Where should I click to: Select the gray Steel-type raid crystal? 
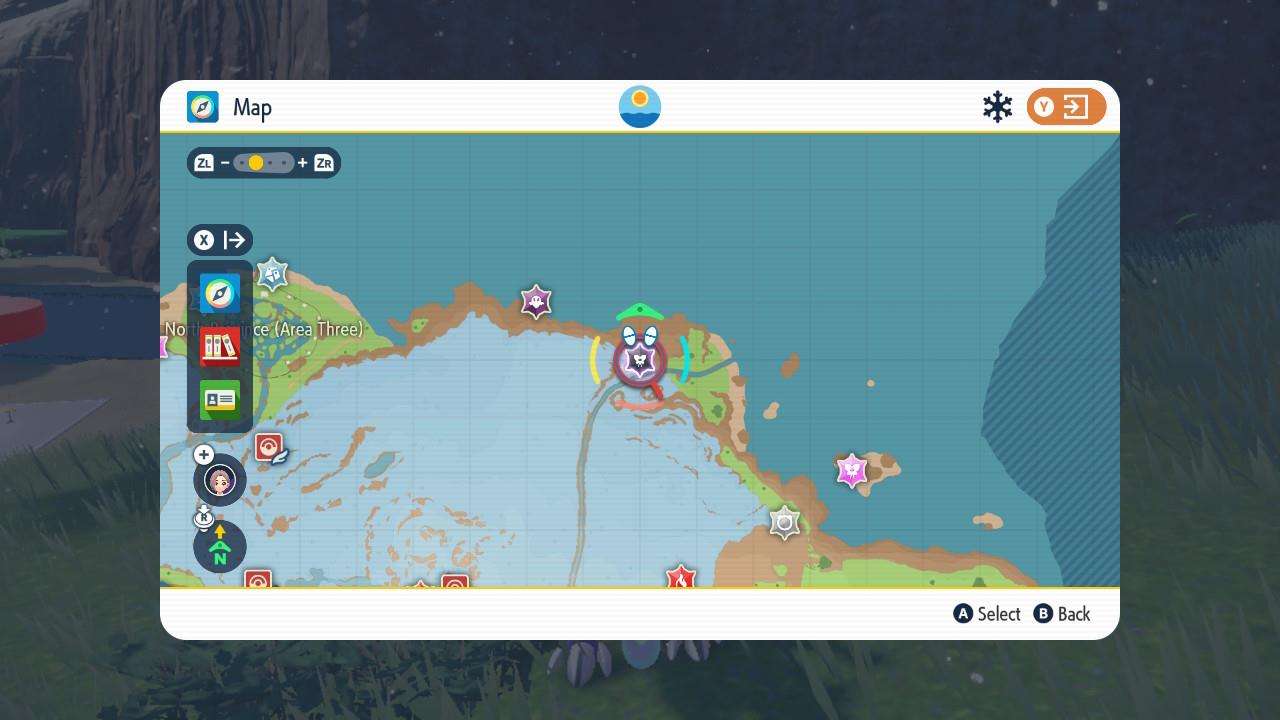pyautogui.click(x=785, y=522)
